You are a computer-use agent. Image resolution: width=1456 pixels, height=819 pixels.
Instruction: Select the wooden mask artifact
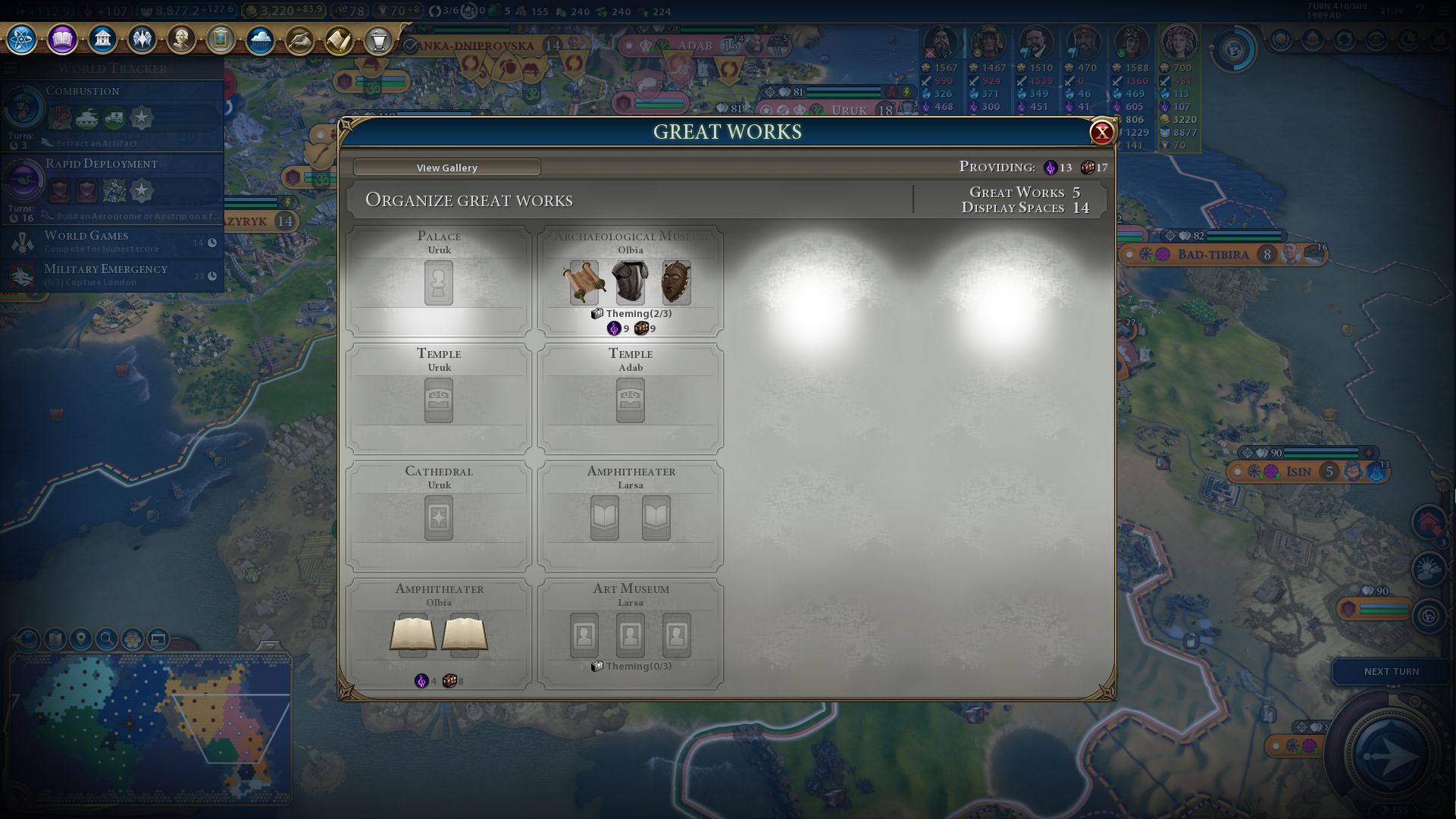[676, 282]
